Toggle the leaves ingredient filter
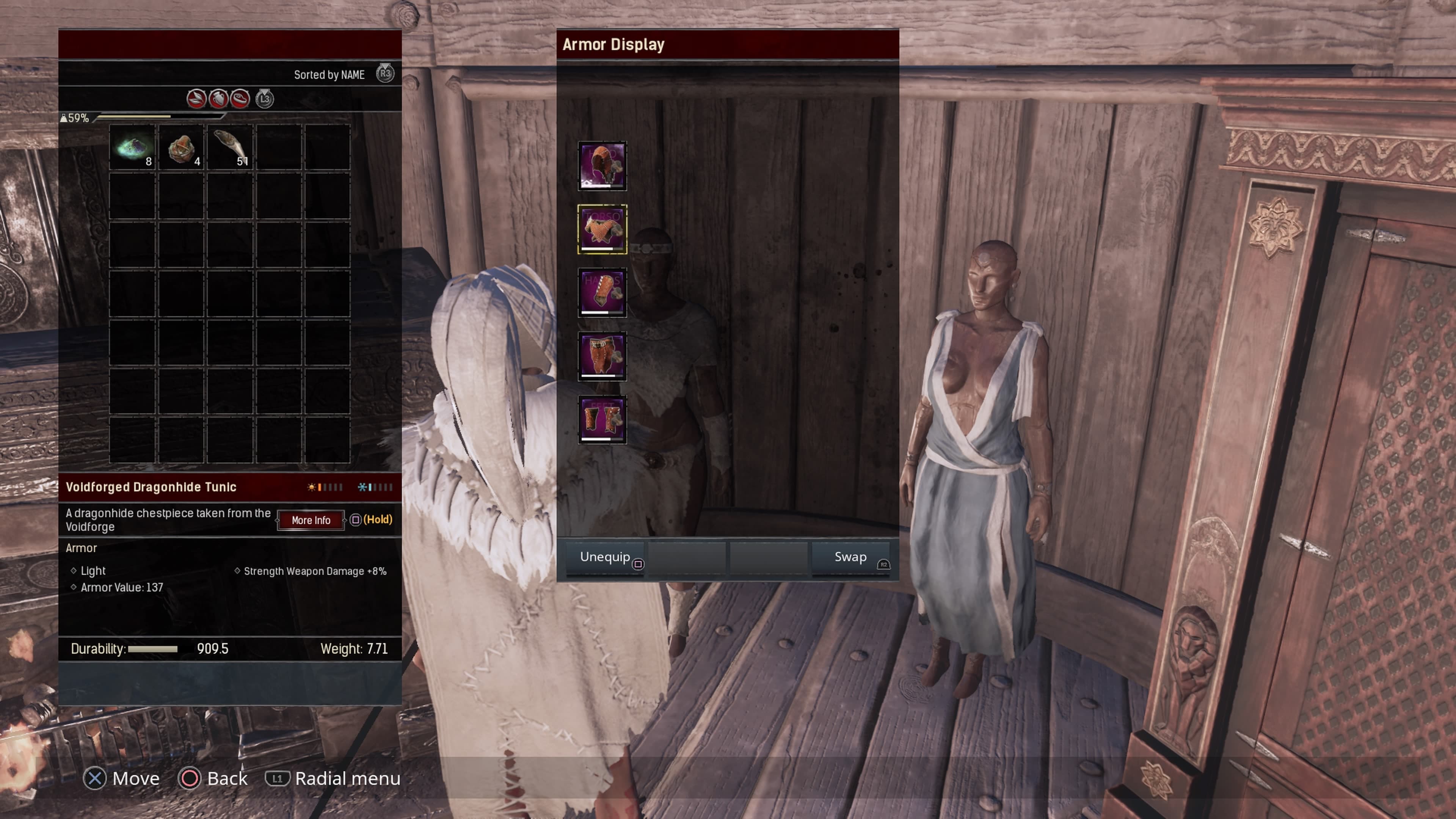 coord(196,99)
